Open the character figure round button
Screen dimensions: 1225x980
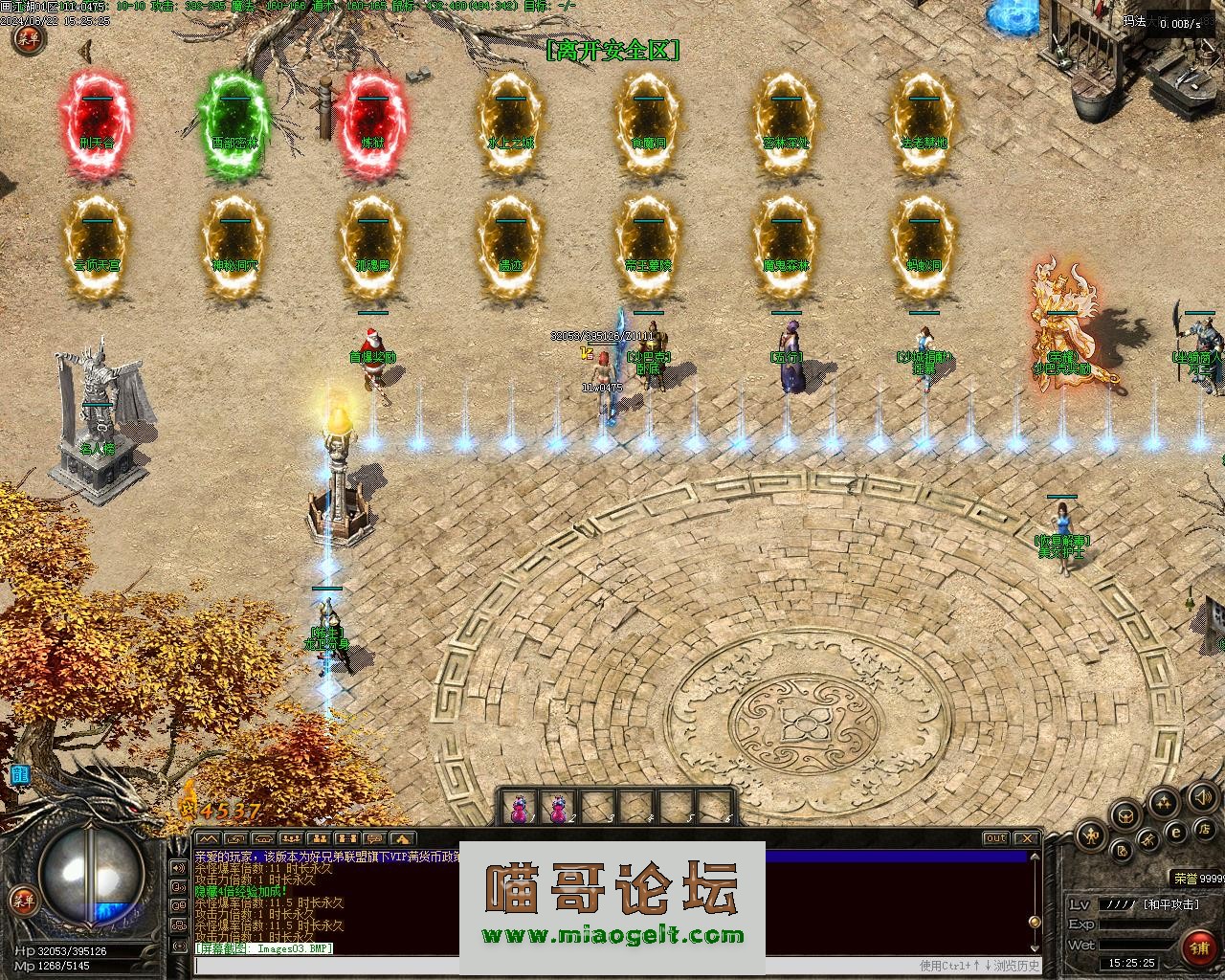pos(1090,836)
